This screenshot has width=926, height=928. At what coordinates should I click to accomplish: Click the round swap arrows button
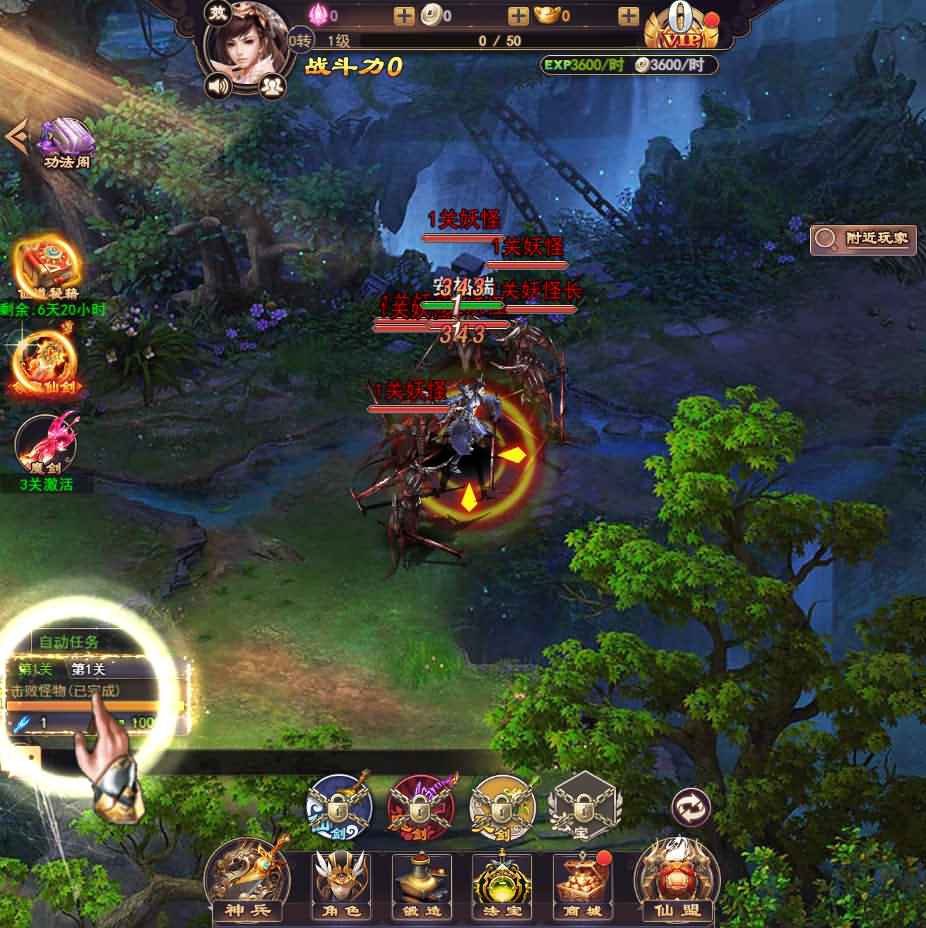(688, 805)
